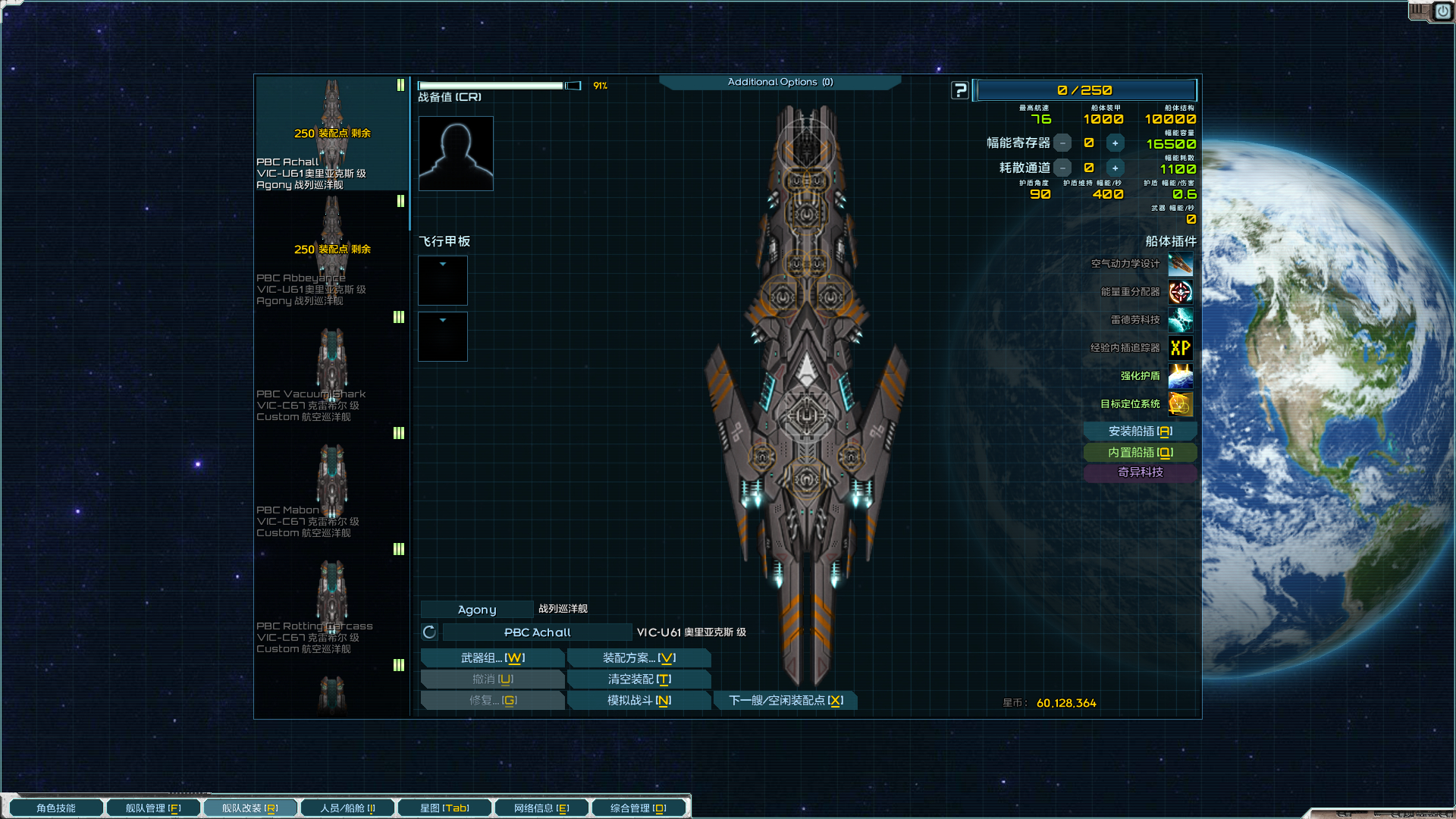Viewport: 1456px width, 819px height.
Task: Start 模拟战斗 simulation
Action: coord(639,701)
